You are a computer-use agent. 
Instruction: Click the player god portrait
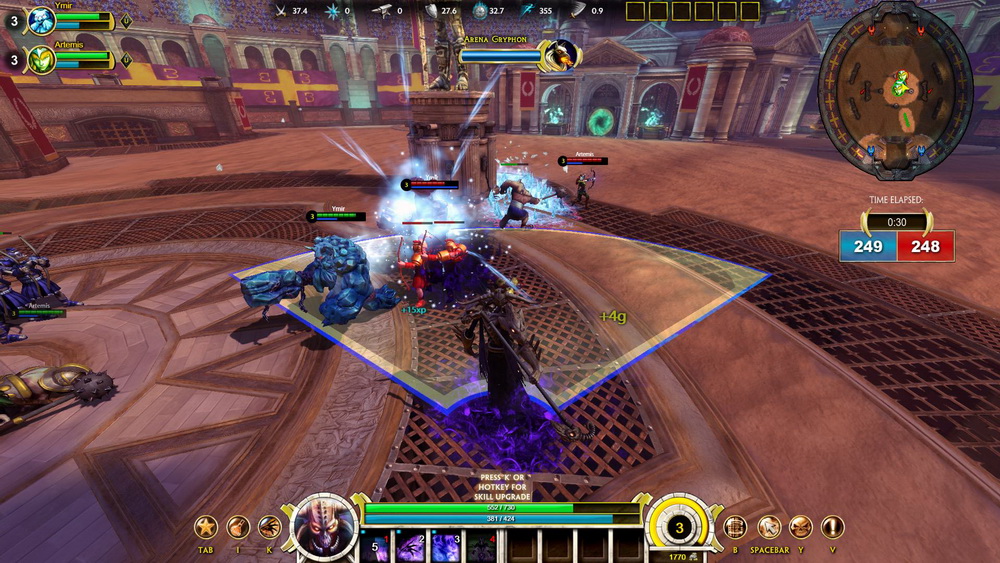(325, 523)
